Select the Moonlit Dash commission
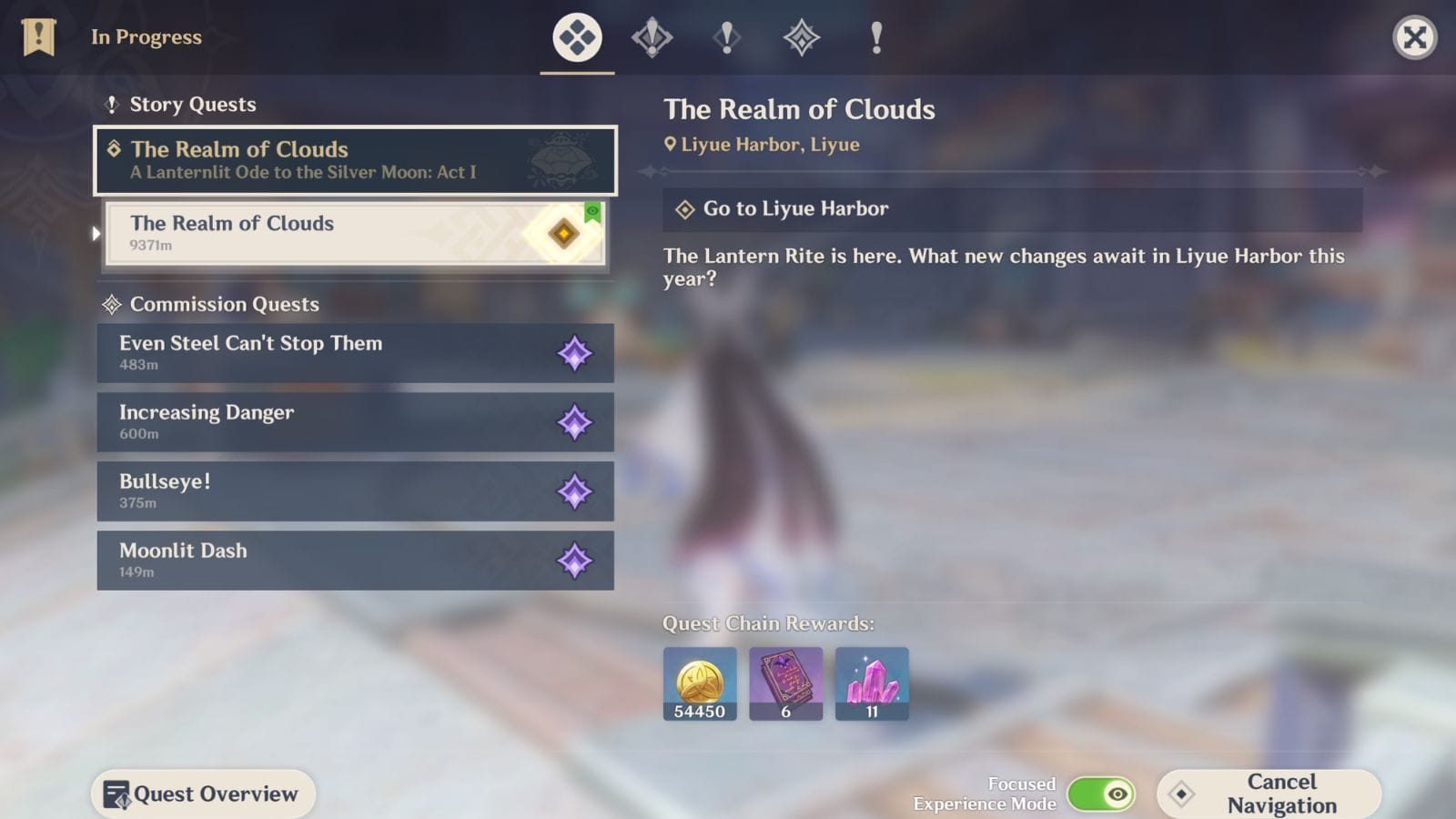This screenshot has height=819, width=1456. [355, 561]
